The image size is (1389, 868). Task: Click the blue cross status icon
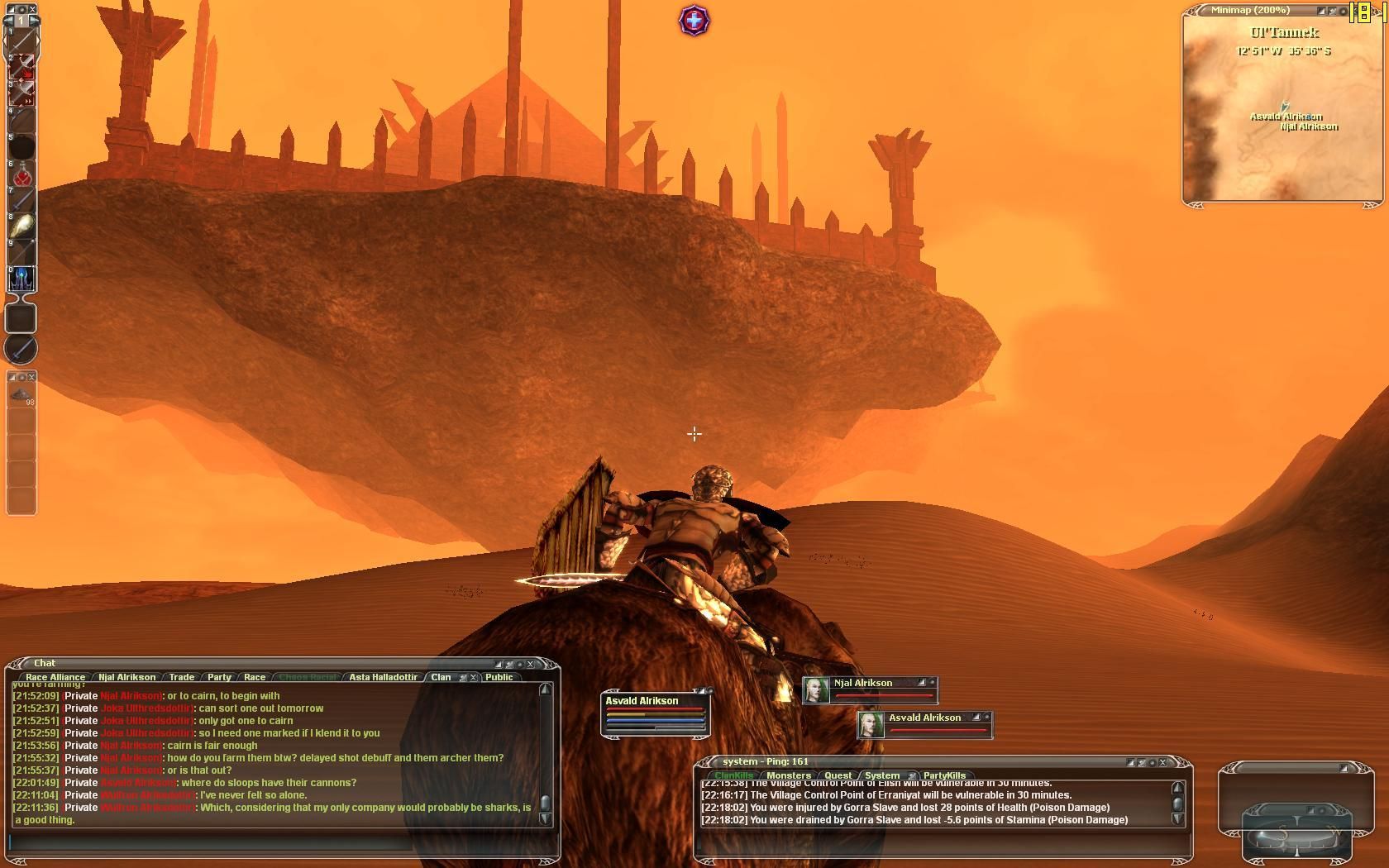pos(694,20)
